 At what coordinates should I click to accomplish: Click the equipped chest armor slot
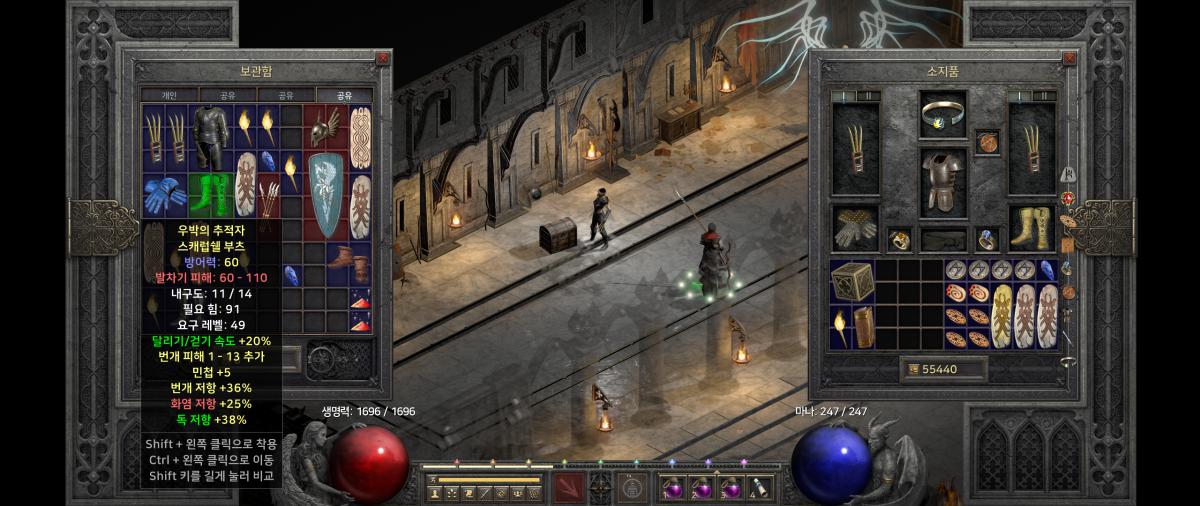pos(942,182)
